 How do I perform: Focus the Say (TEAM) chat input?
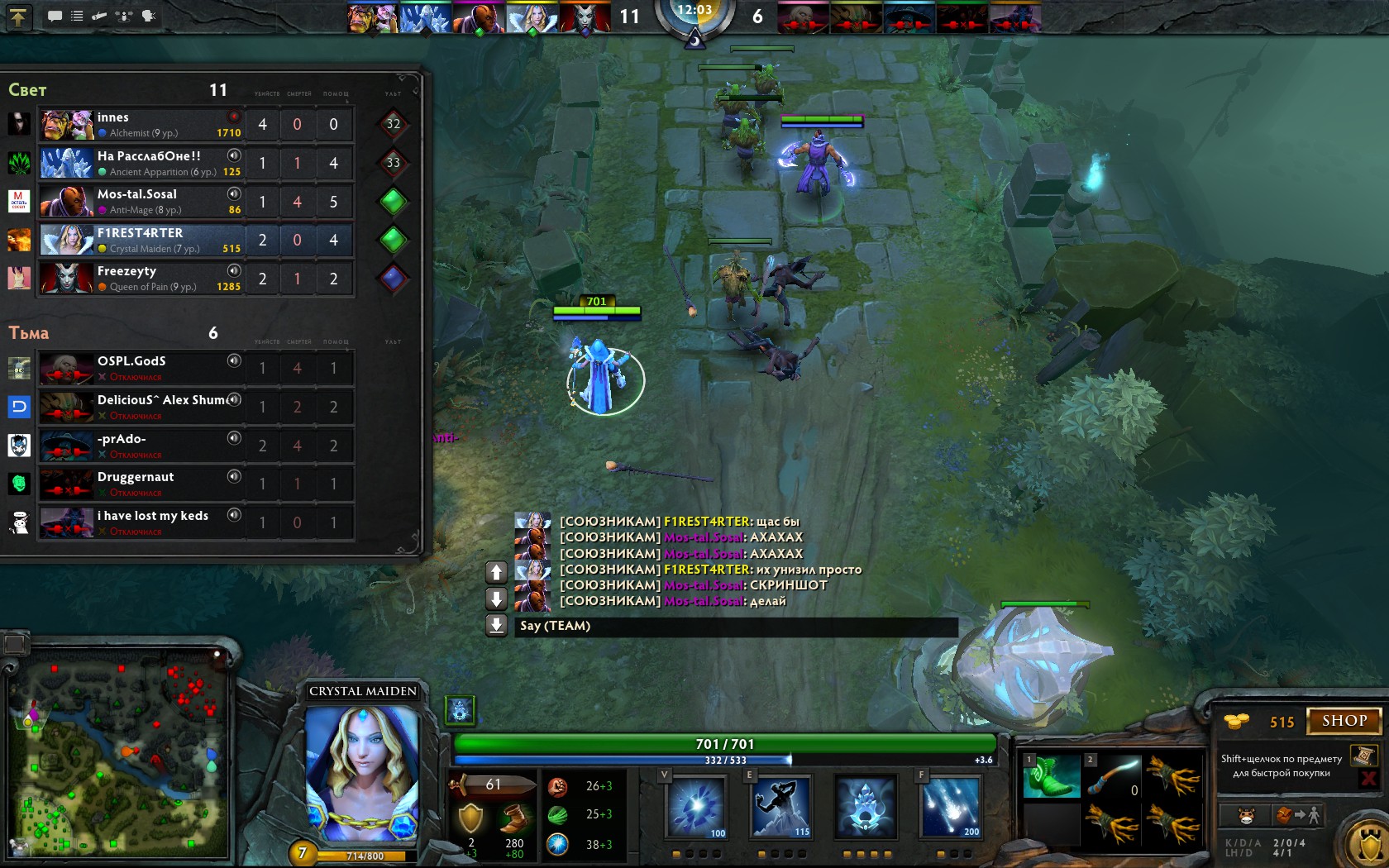click(x=736, y=626)
